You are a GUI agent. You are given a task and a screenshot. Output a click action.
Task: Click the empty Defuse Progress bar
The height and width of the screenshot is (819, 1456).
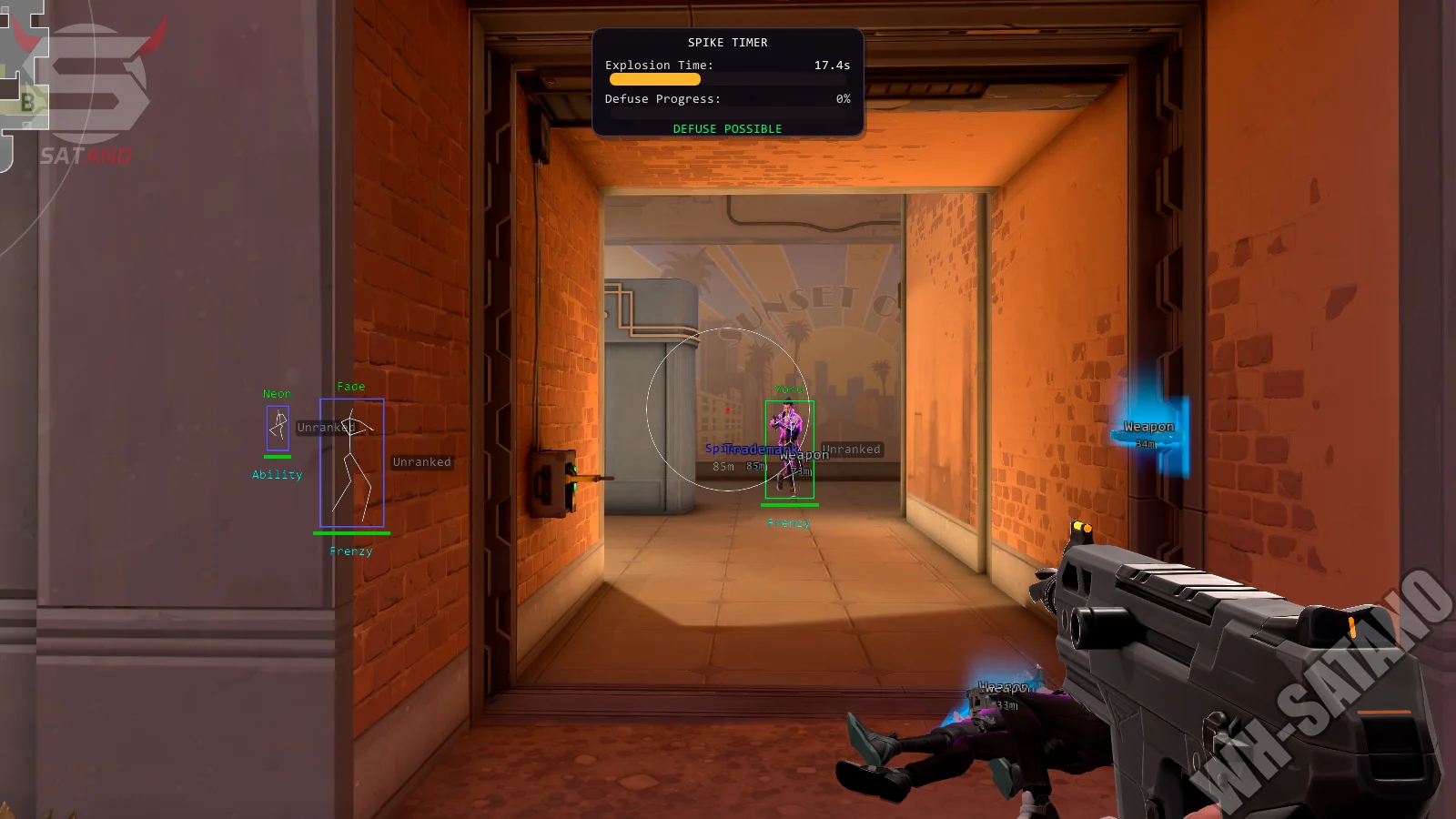click(728, 112)
